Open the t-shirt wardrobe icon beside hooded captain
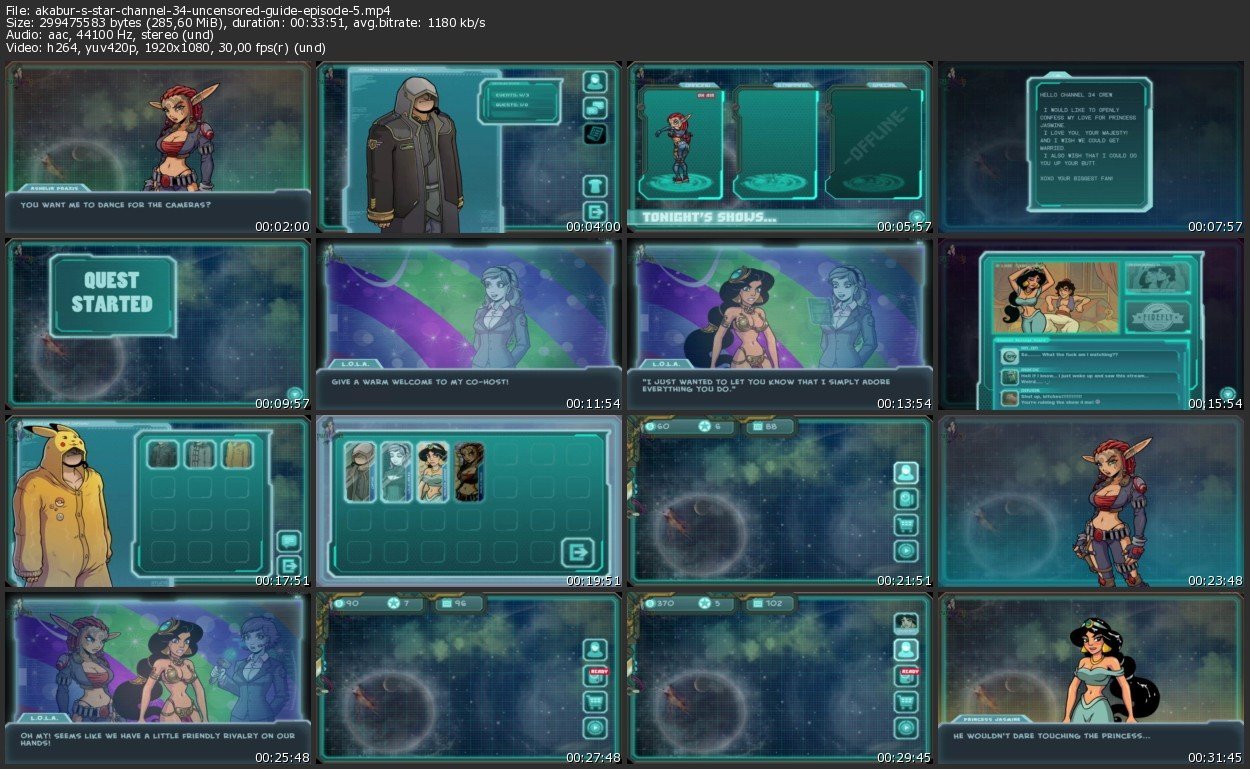Image resolution: width=1250 pixels, height=769 pixels. pyautogui.click(x=595, y=185)
